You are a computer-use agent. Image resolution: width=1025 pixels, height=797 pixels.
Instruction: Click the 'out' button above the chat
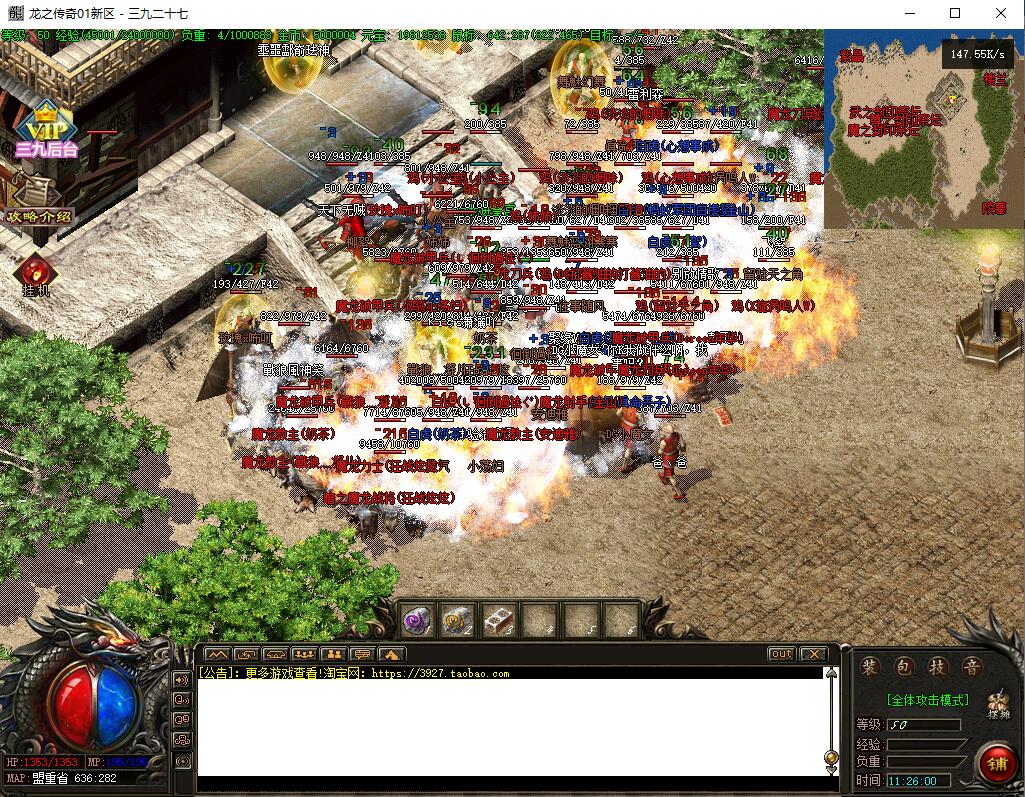[x=781, y=654]
